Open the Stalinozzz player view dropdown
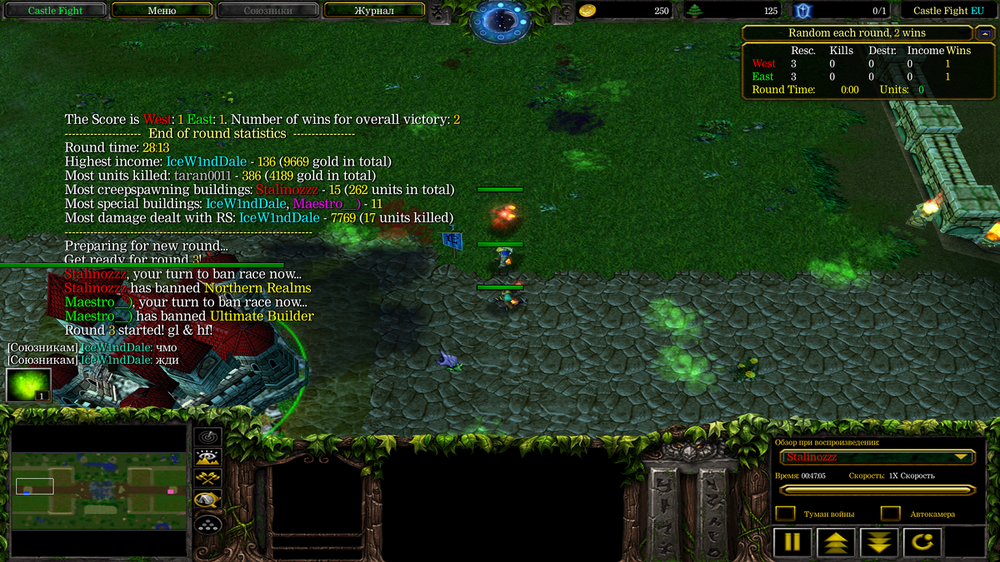Screen dimensions: 1000x562 pyautogui.click(x=878, y=457)
